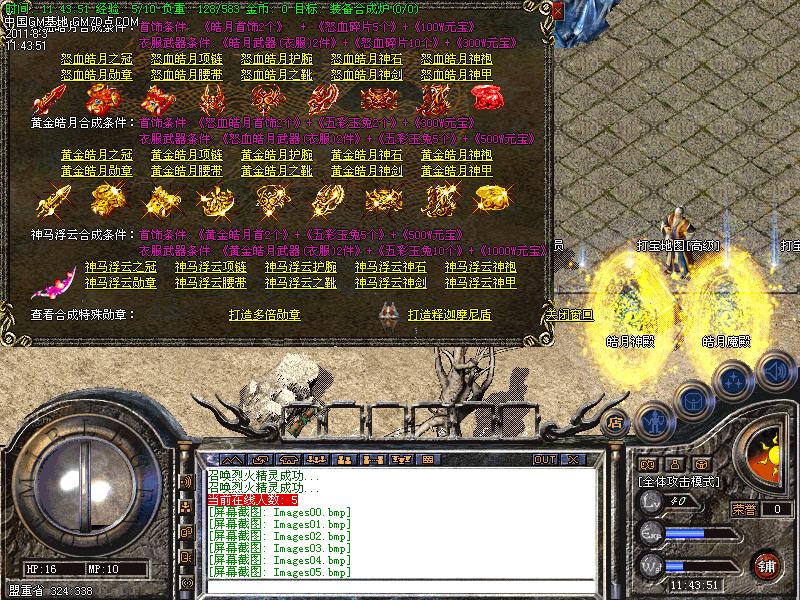Choose the 黄金皓月神剑 crafting option
Viewport: 800px width, 600px height.
click(x=367, y=171)
